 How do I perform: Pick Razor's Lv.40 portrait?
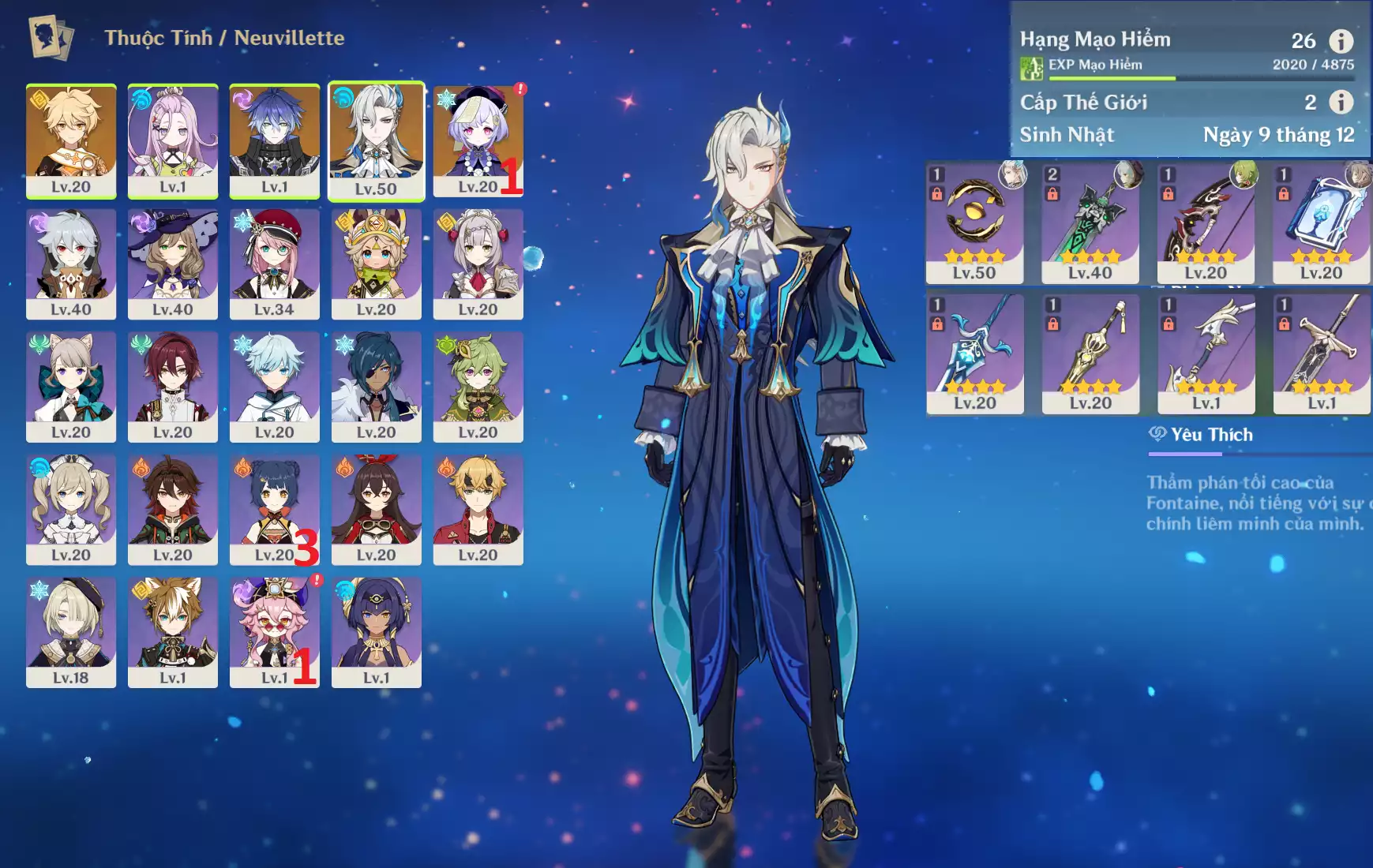click(x=71, y=264)
